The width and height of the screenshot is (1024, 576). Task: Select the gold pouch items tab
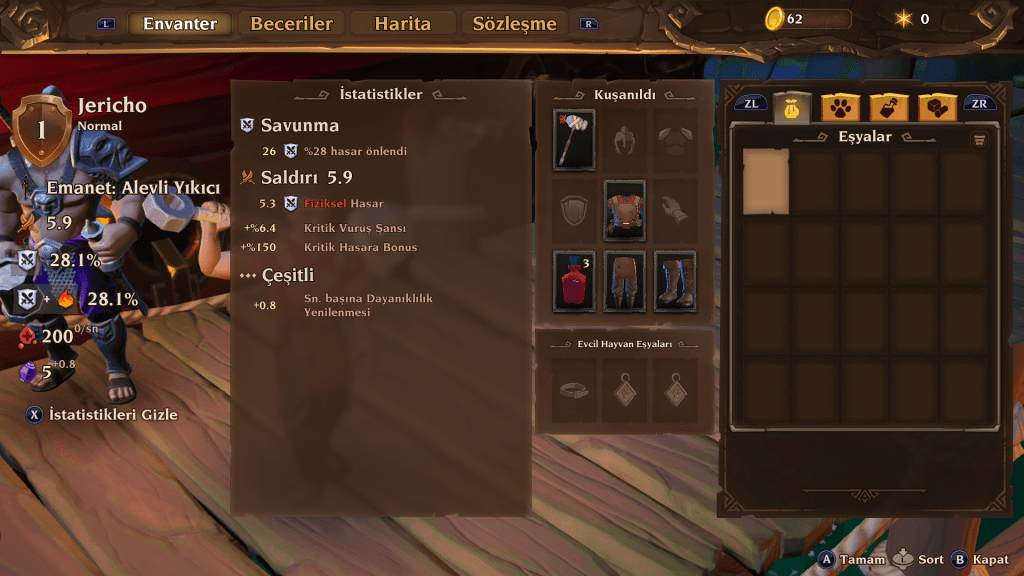[791, 107]
